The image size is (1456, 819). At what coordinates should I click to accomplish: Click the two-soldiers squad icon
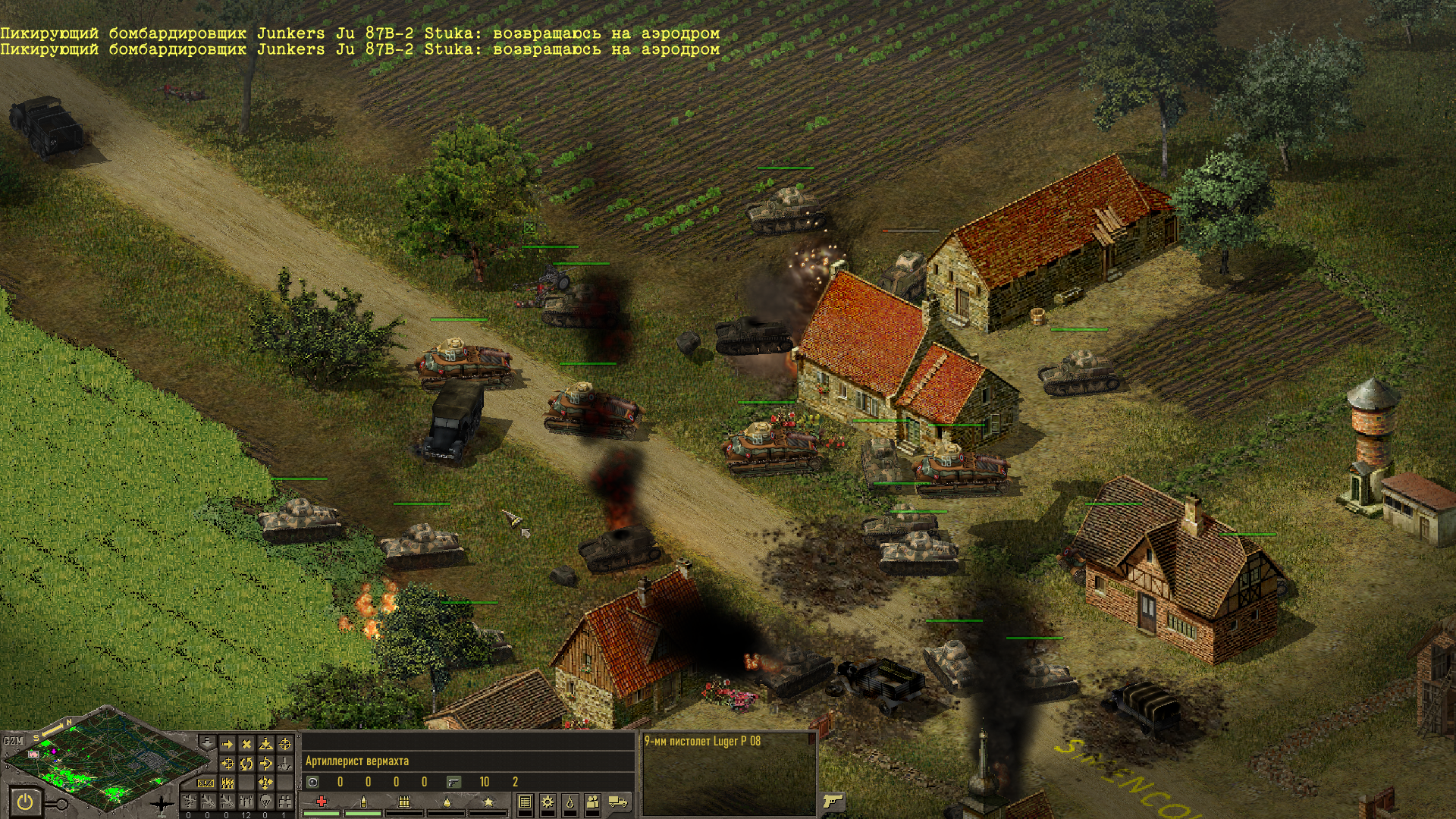pos(593,802)
